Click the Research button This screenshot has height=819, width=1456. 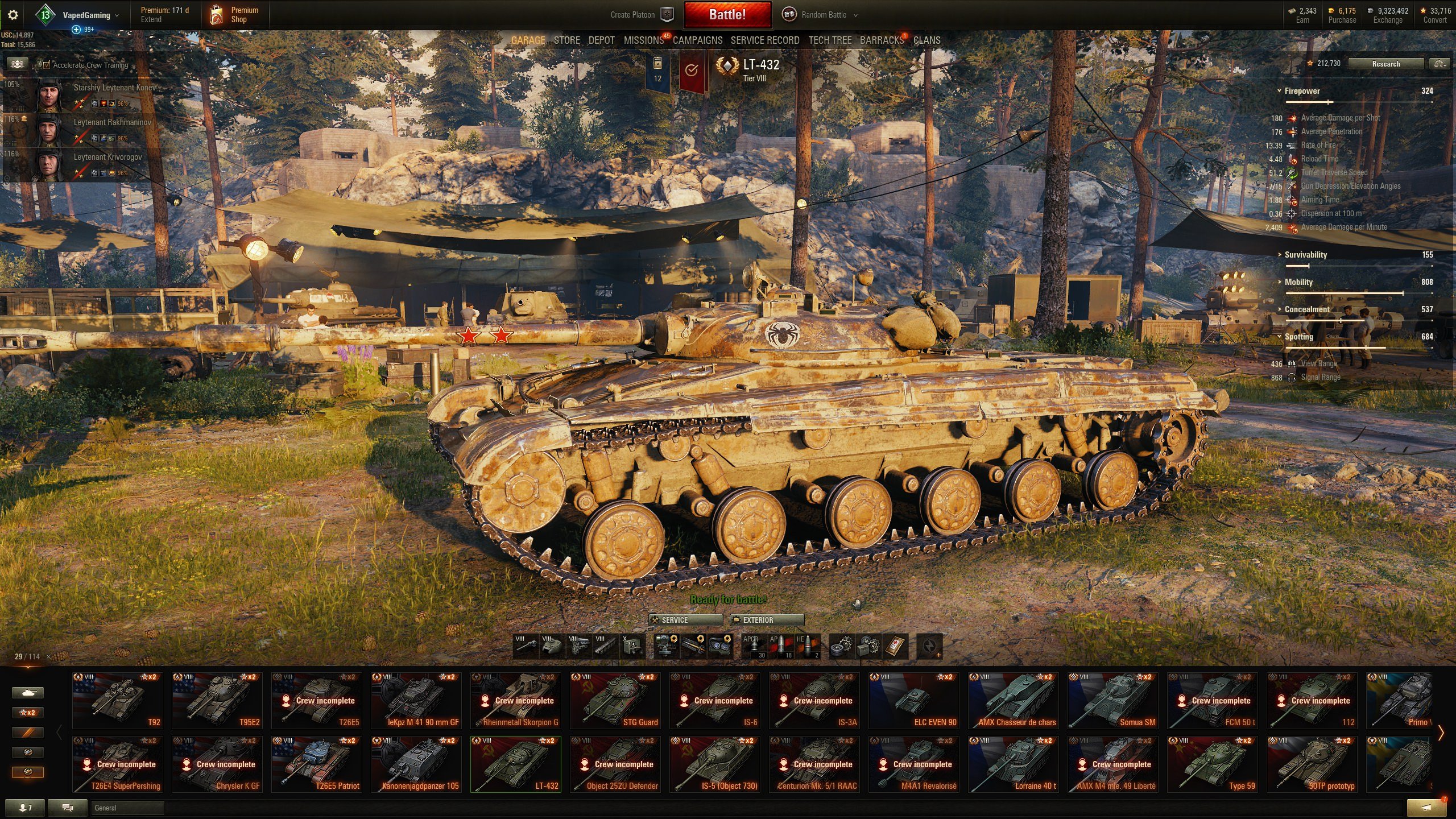(x=1385, y=64)
